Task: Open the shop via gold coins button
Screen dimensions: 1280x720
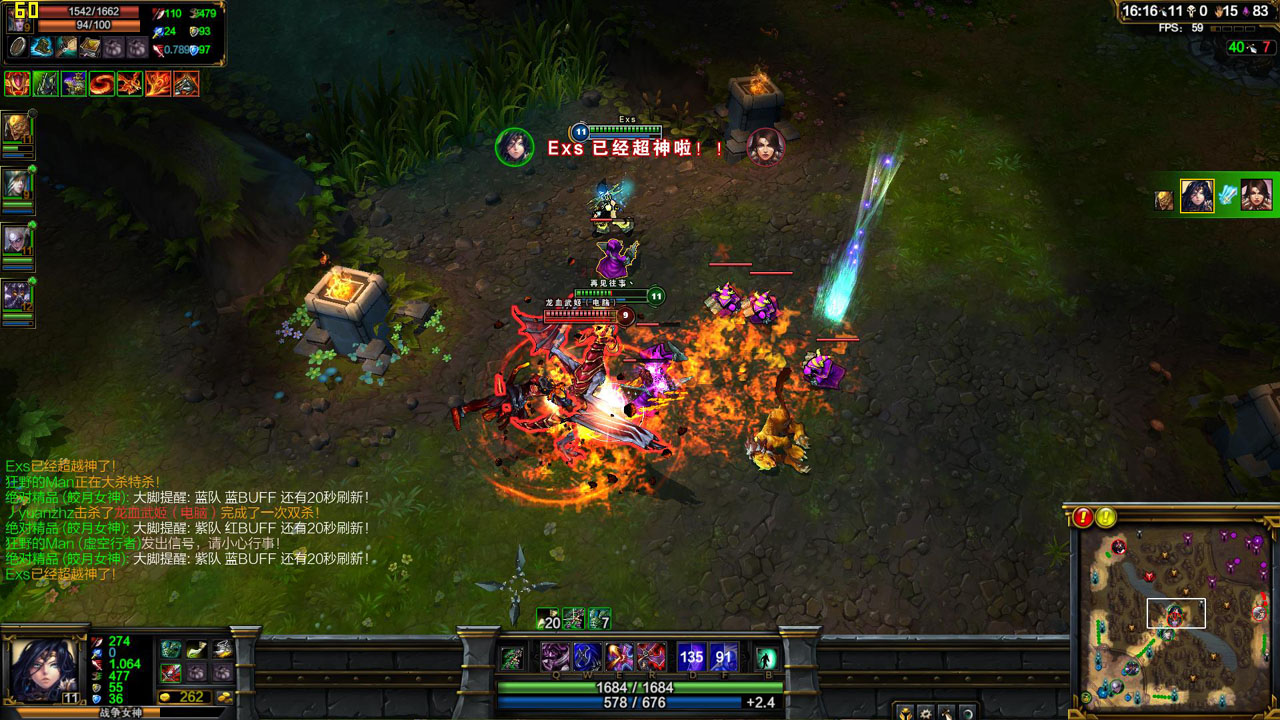Action: coord(223,697)
